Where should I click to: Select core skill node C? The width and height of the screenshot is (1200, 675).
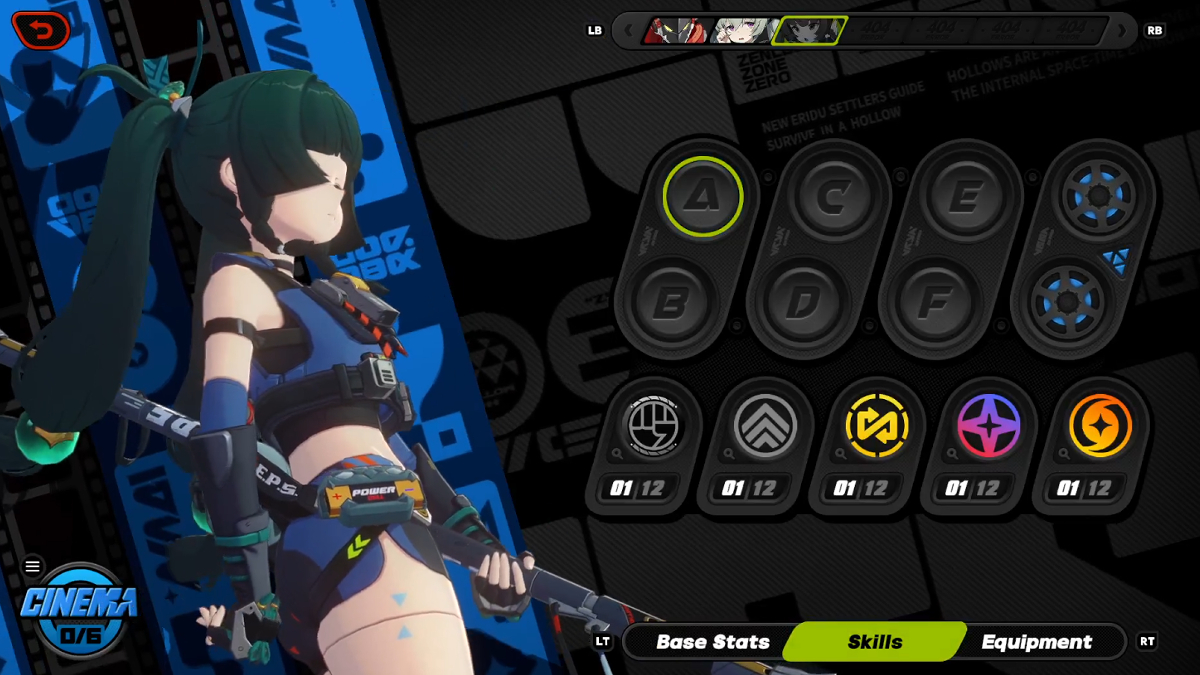pos(831,196)
